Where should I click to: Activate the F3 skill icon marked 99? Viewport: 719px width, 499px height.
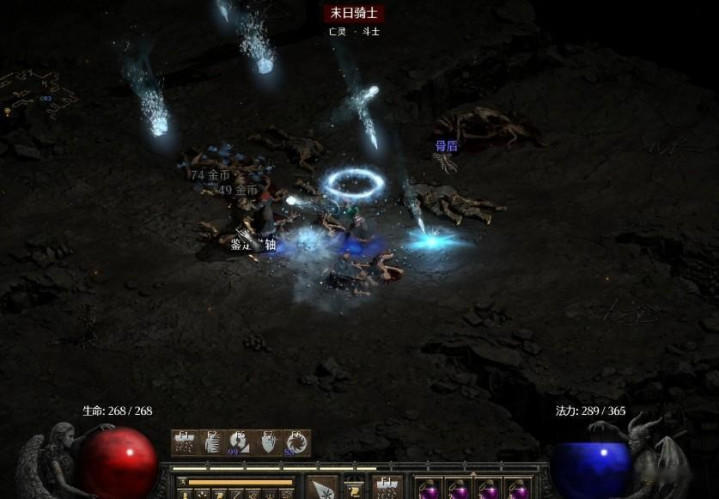(241, 443)
